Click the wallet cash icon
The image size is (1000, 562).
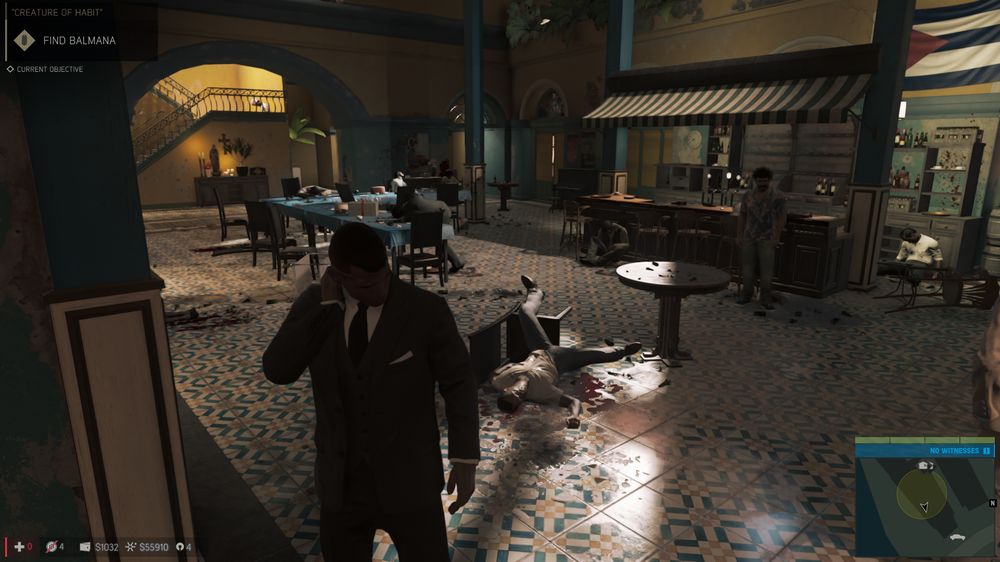tap(85, 547)
